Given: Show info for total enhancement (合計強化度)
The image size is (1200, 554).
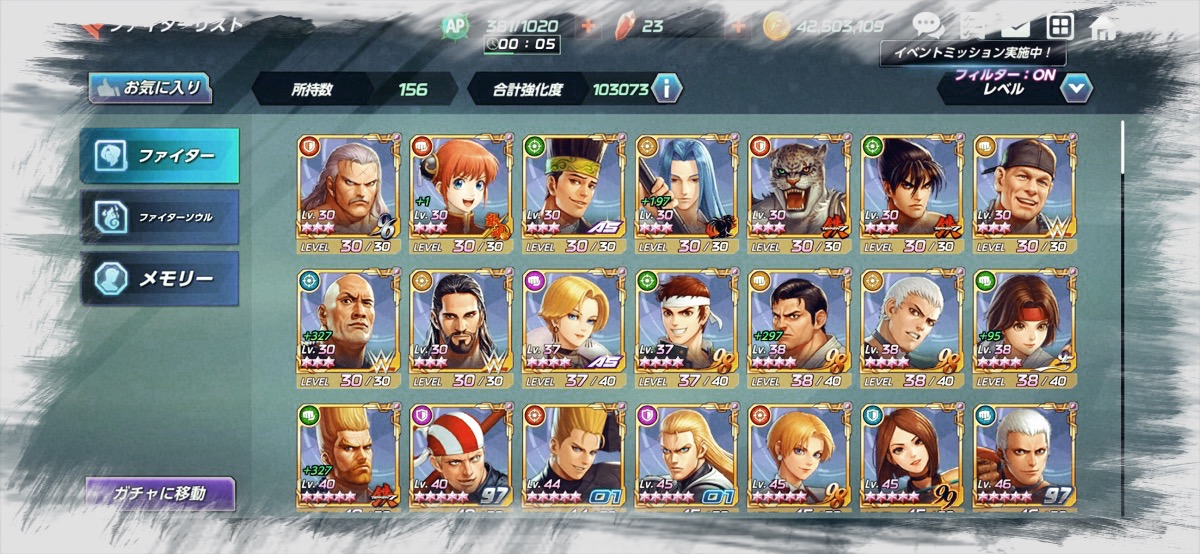Looking at the screenshot, I should pyautogui.click(x=666, y=89).
